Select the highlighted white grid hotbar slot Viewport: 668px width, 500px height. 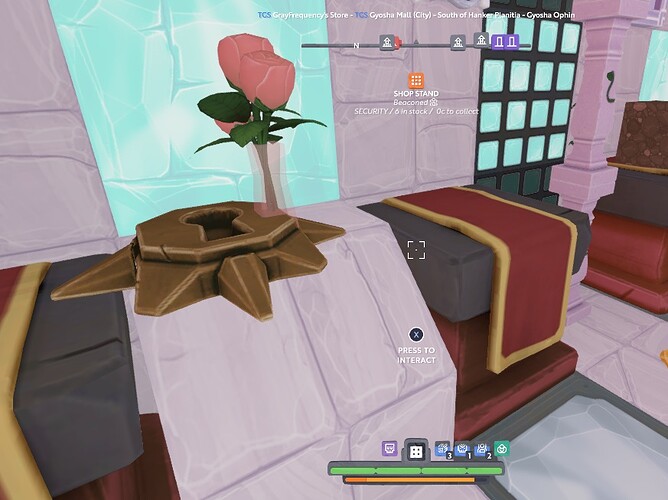point(414,452)
